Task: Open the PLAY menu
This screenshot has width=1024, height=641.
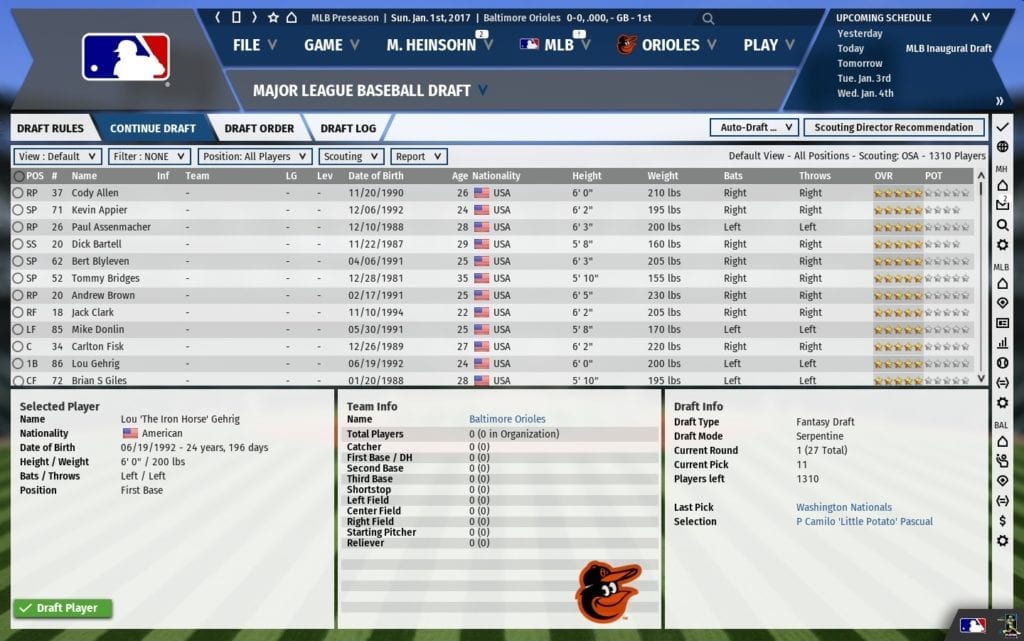Action: pyautogui.click(x=768, y=45)
